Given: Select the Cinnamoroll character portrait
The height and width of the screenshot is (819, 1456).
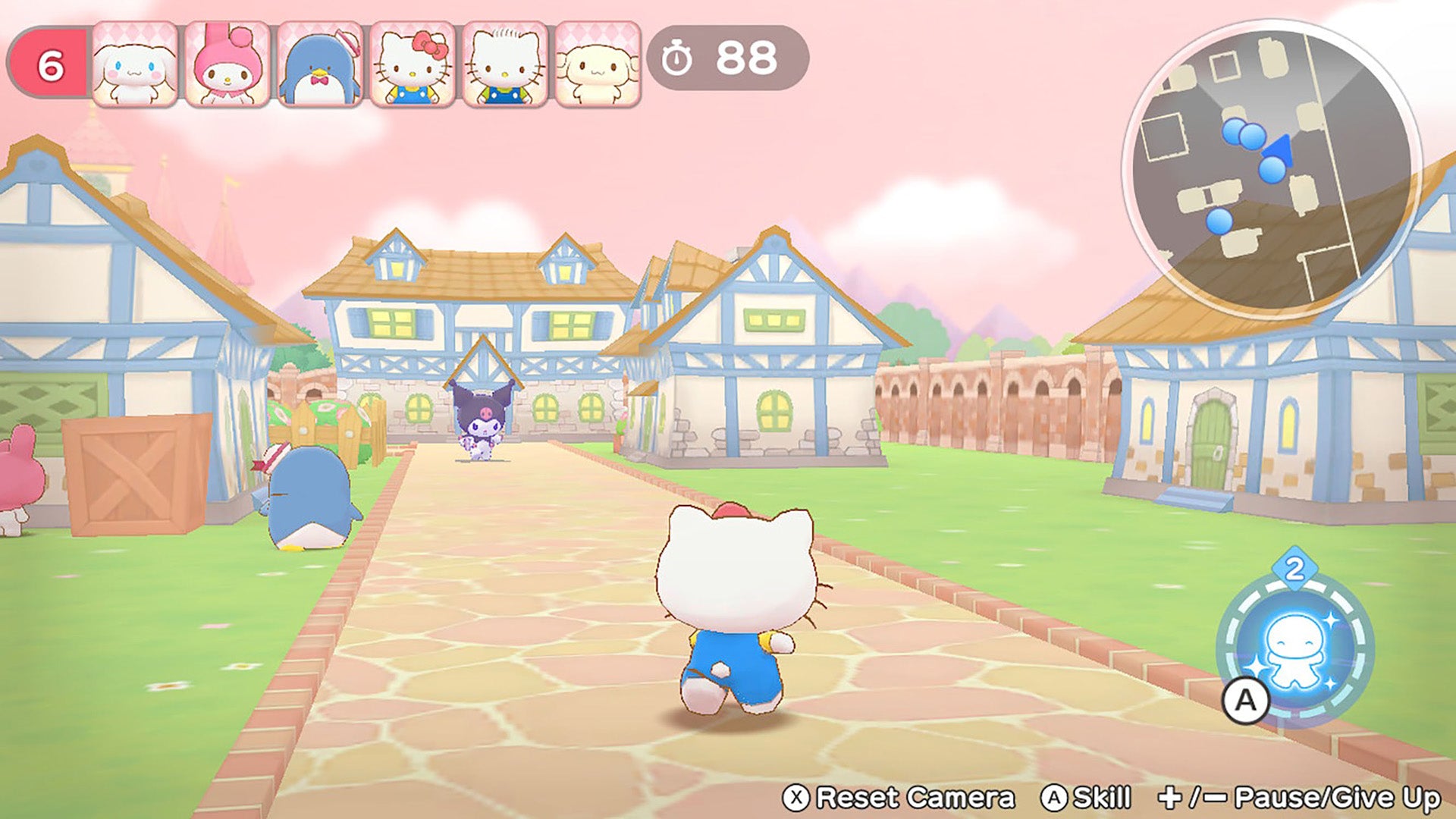Looking at the screenshot, I should 135,64.
